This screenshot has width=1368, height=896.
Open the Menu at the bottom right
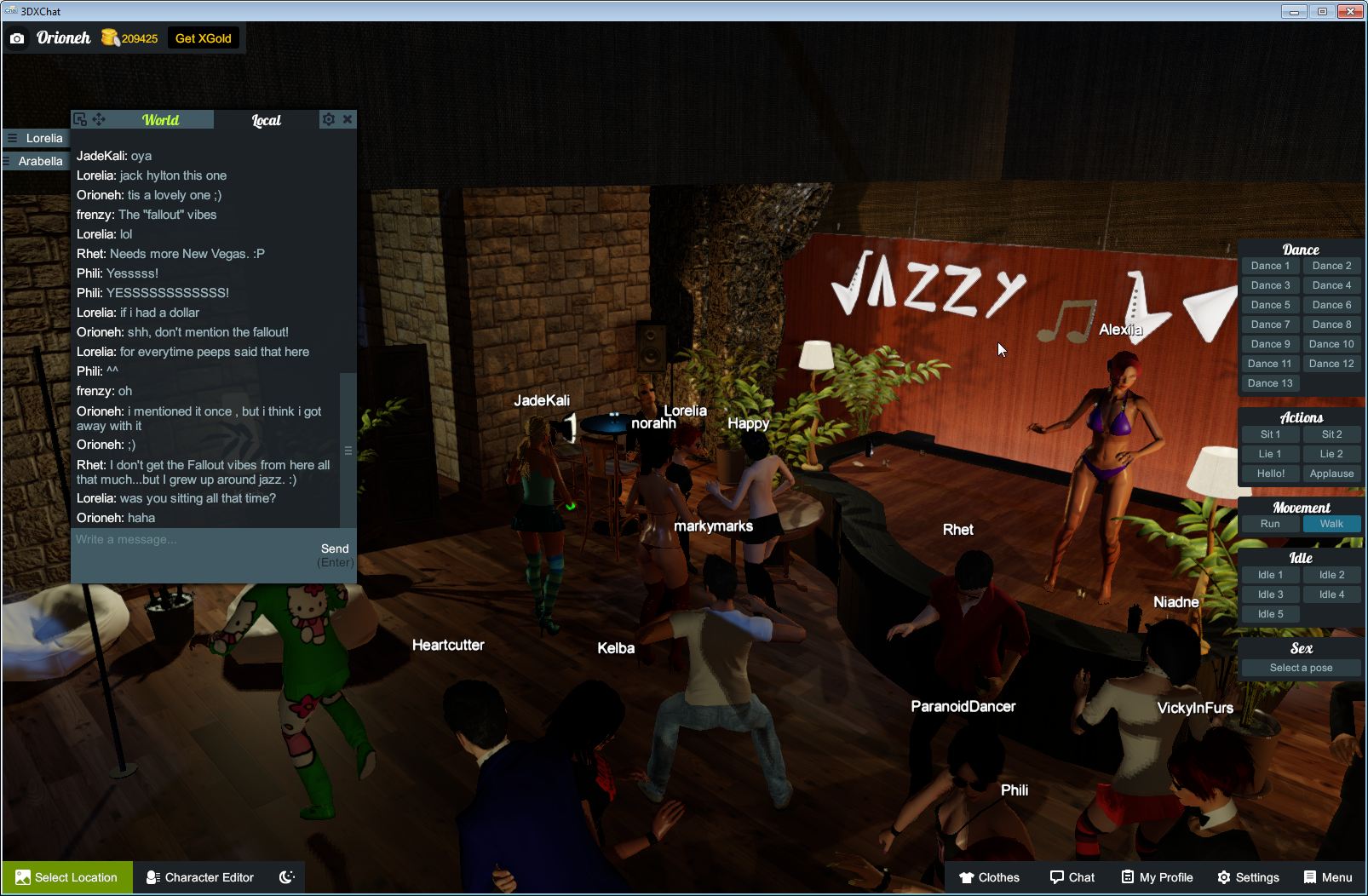pyautogui.click(x=1327, y=876)
